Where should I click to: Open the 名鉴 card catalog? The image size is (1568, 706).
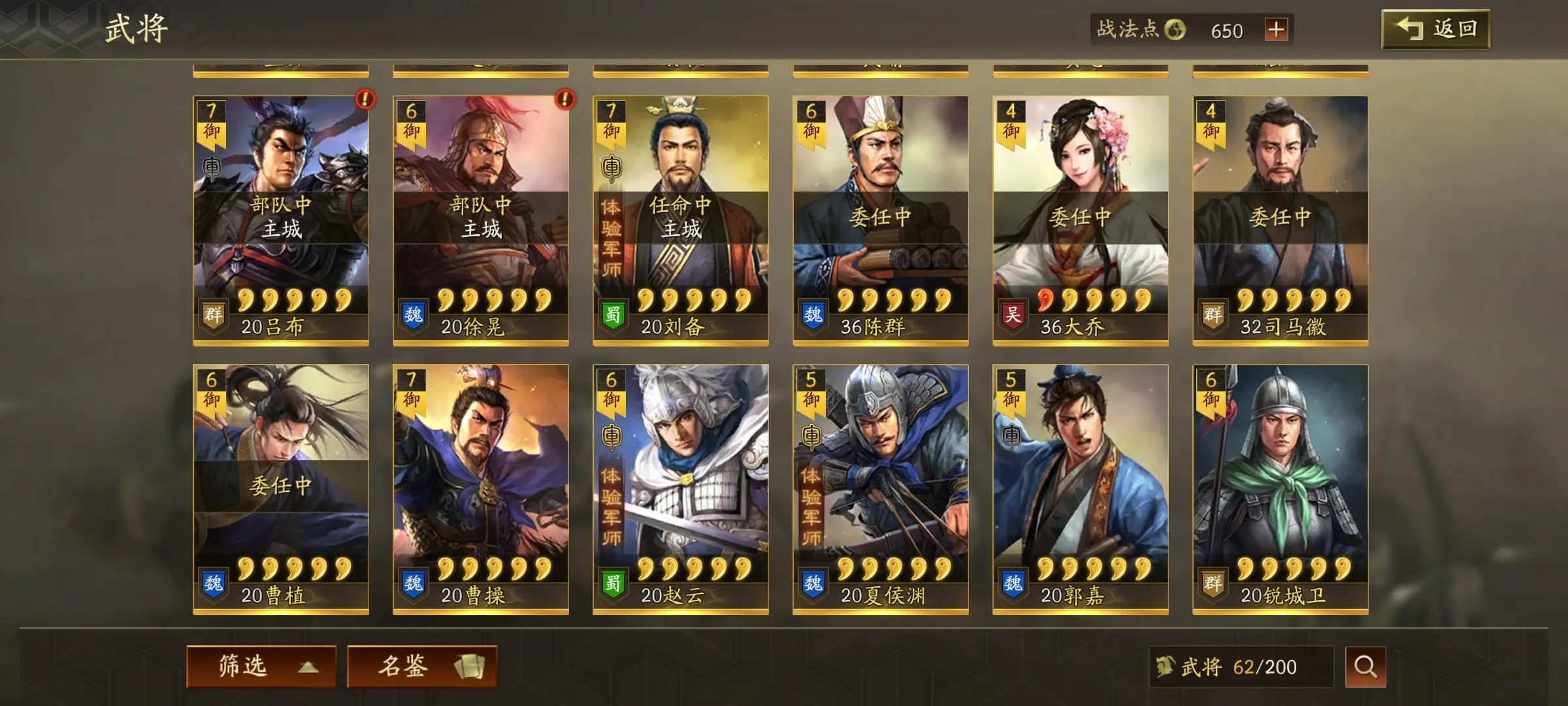[x=422, y=666]
